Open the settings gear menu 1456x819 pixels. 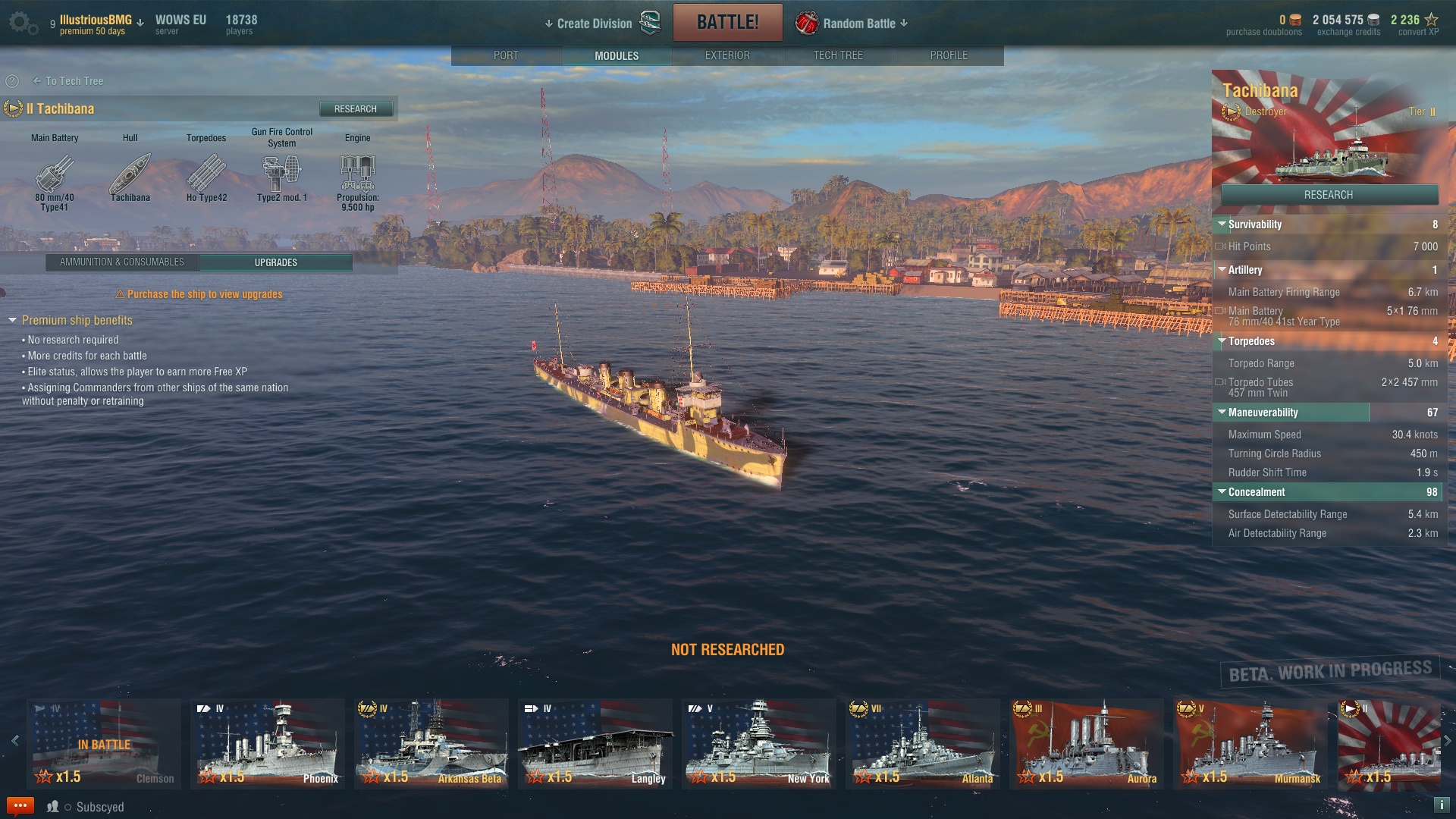pos(22,23)
